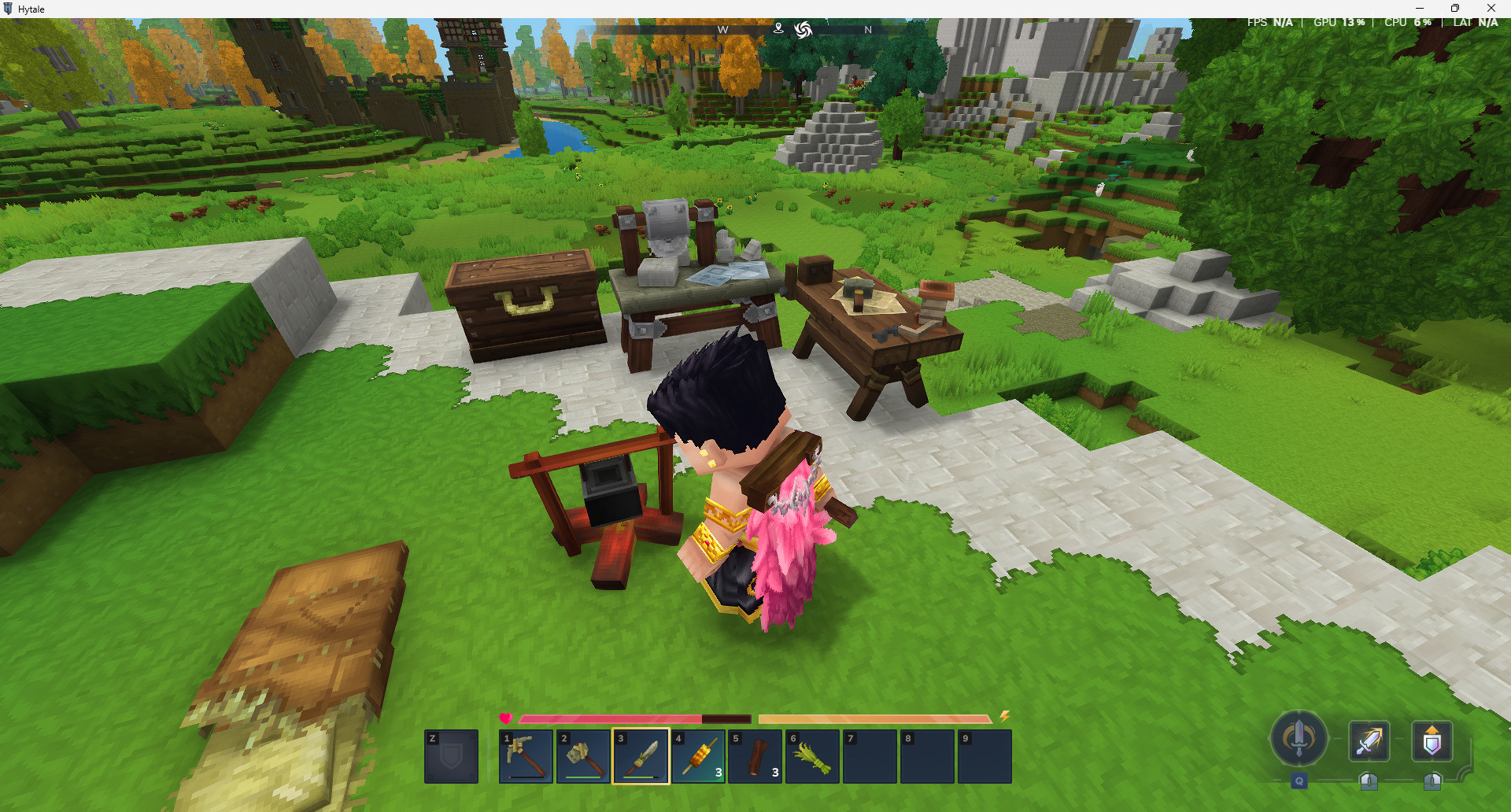Close the Hytale window

pos(1491,9)
